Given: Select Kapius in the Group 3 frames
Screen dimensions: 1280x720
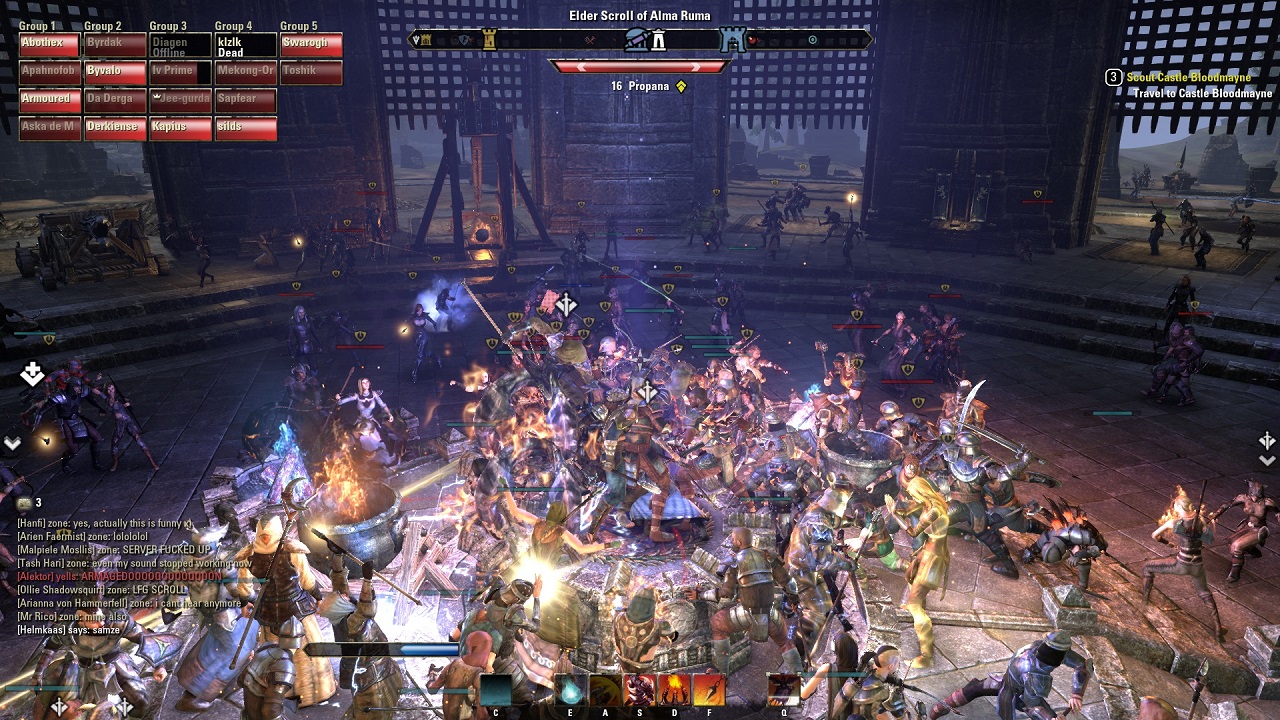Looking at the screenshot, I should click(x=180, y=128).
